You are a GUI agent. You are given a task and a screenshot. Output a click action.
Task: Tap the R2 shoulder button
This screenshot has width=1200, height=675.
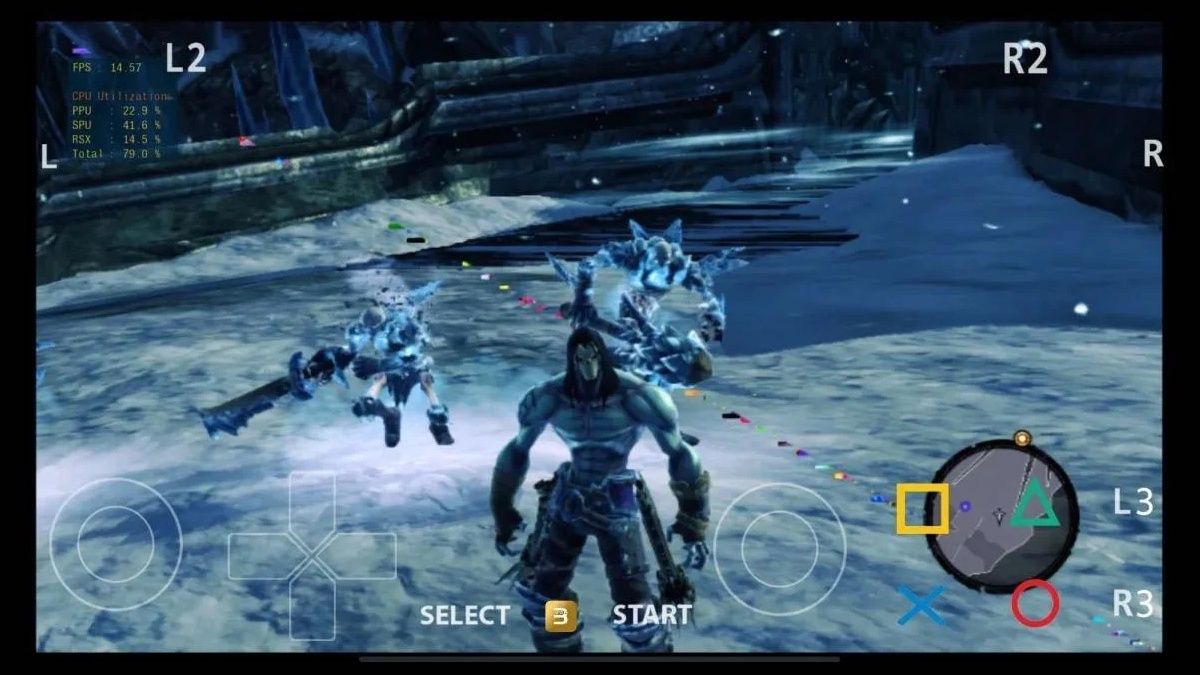1025,59
